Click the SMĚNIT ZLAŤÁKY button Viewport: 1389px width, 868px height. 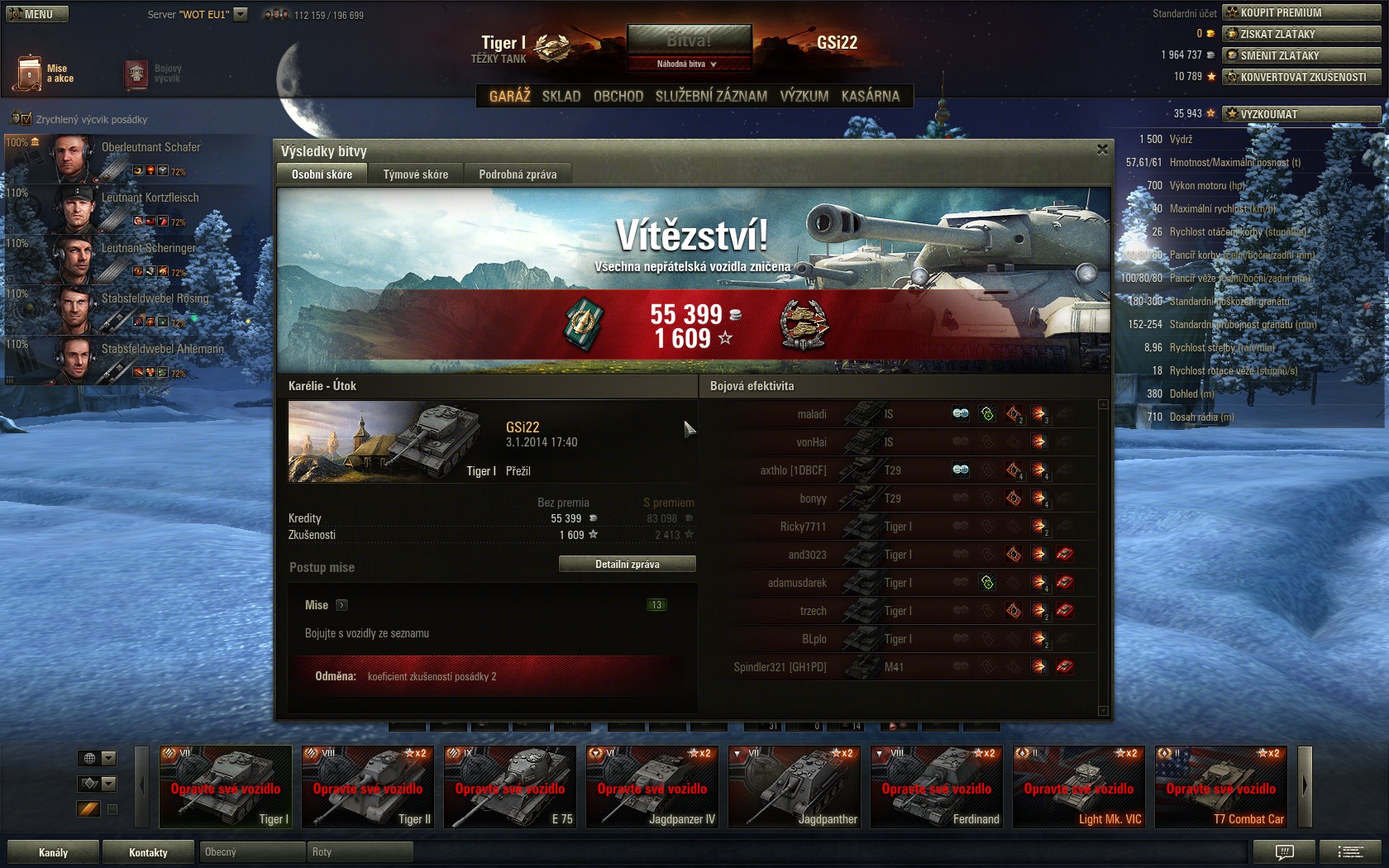click(1301, 55)
